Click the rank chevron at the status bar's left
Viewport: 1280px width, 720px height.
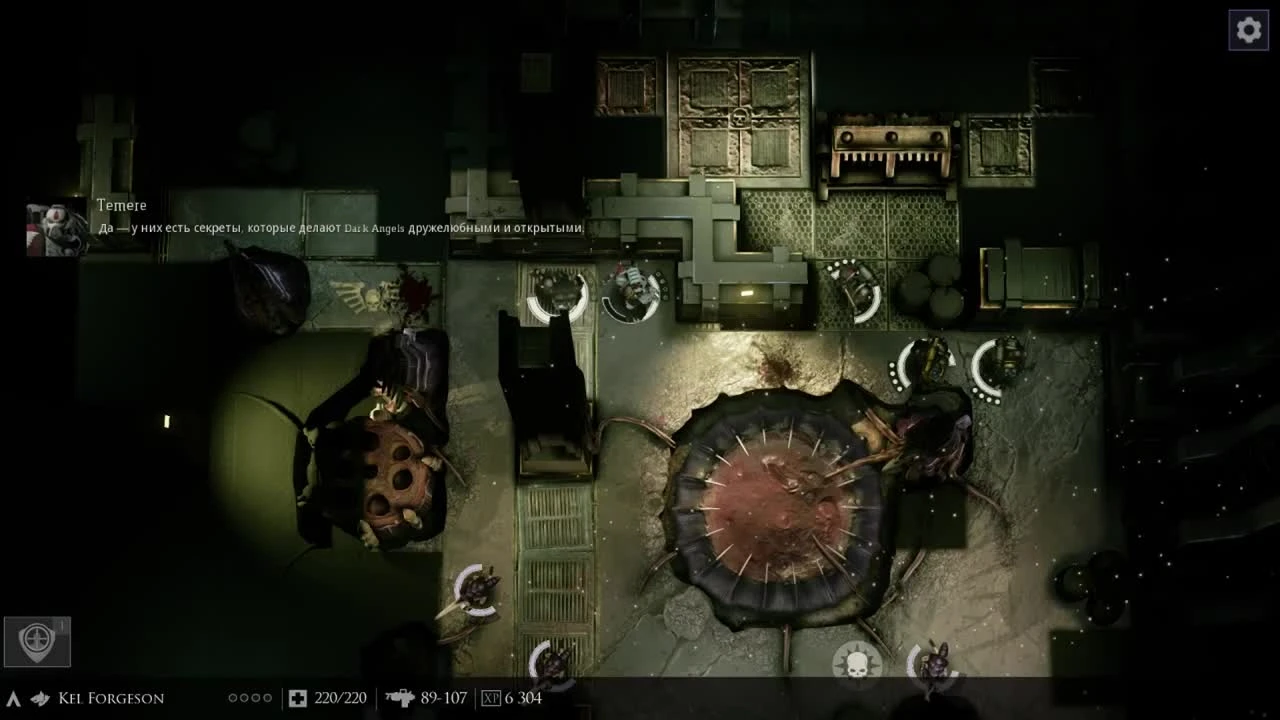click(14, 697)
